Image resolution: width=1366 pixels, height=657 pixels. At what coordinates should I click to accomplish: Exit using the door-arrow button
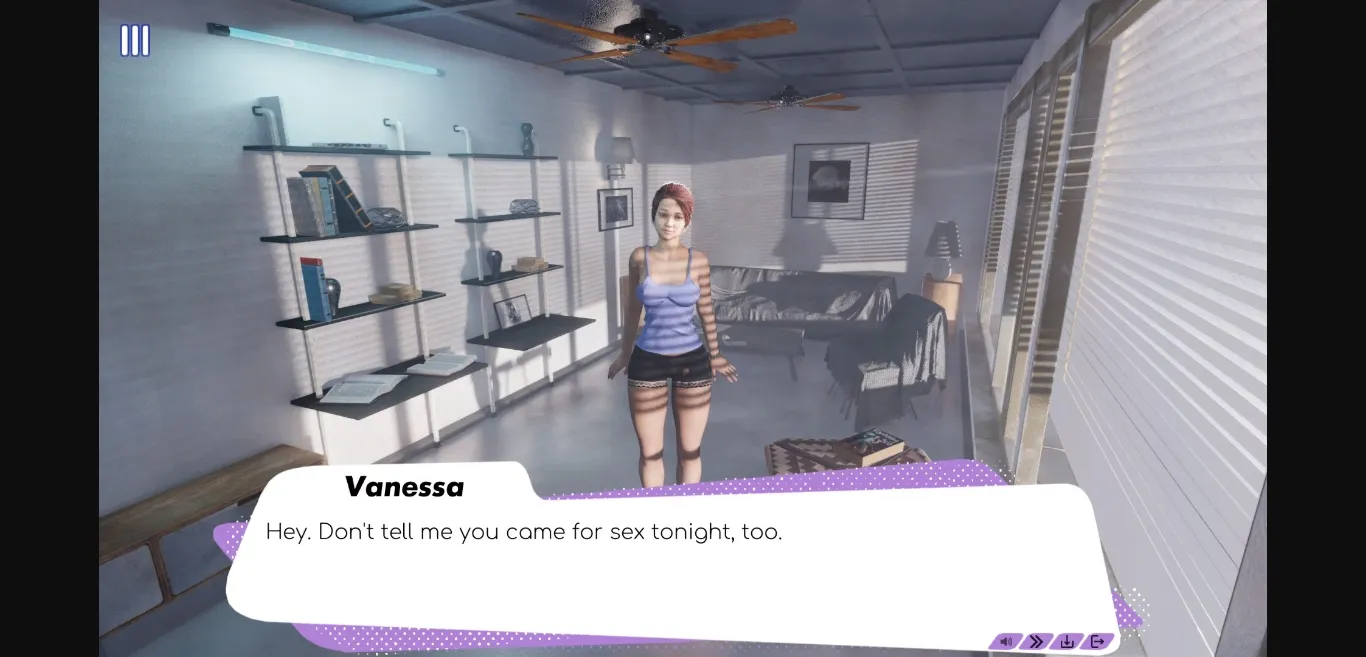pyautogui.click(x=1097, y=641)
